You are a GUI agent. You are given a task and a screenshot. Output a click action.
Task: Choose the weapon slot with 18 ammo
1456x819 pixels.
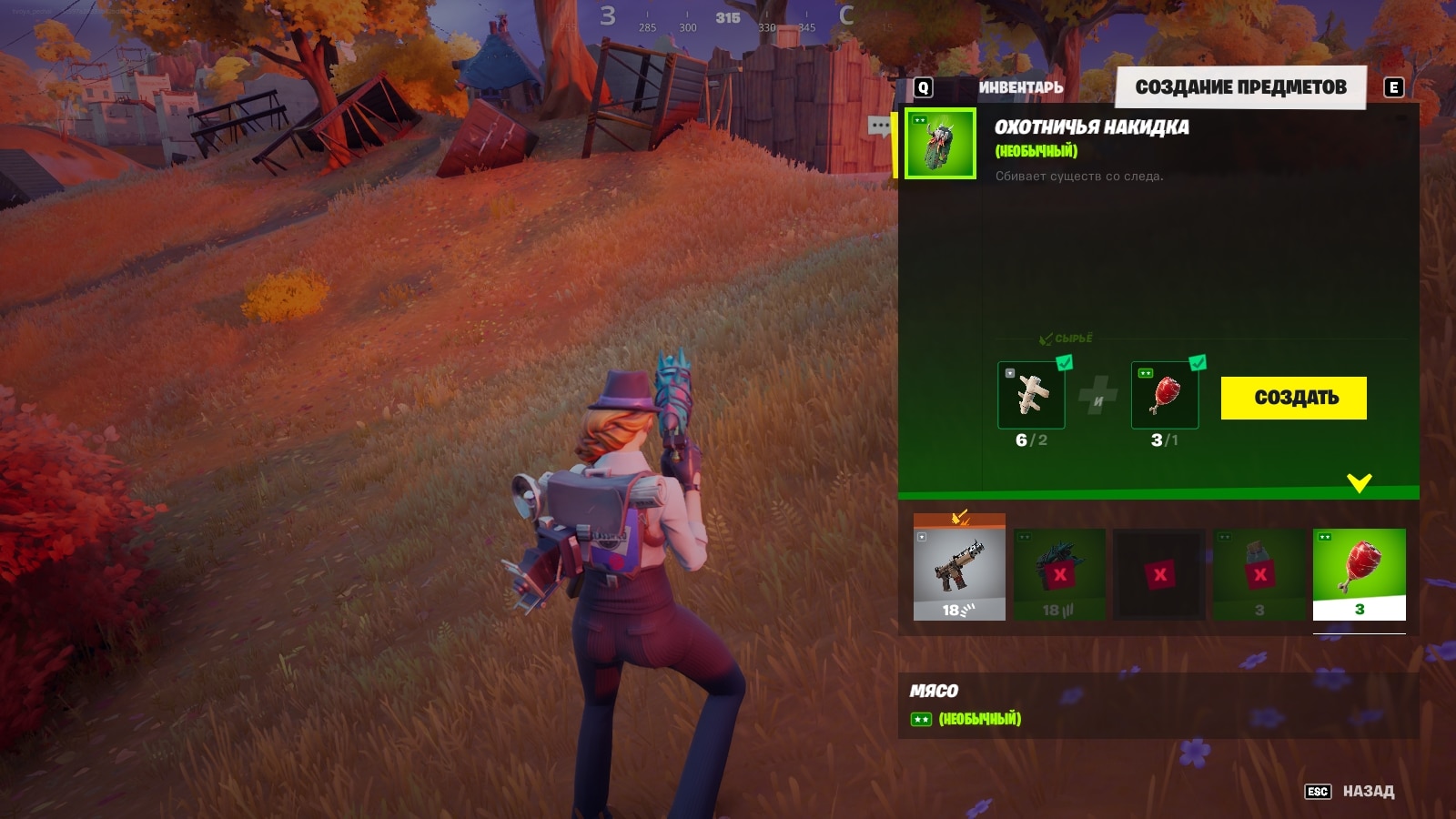(x=959, y=574)
